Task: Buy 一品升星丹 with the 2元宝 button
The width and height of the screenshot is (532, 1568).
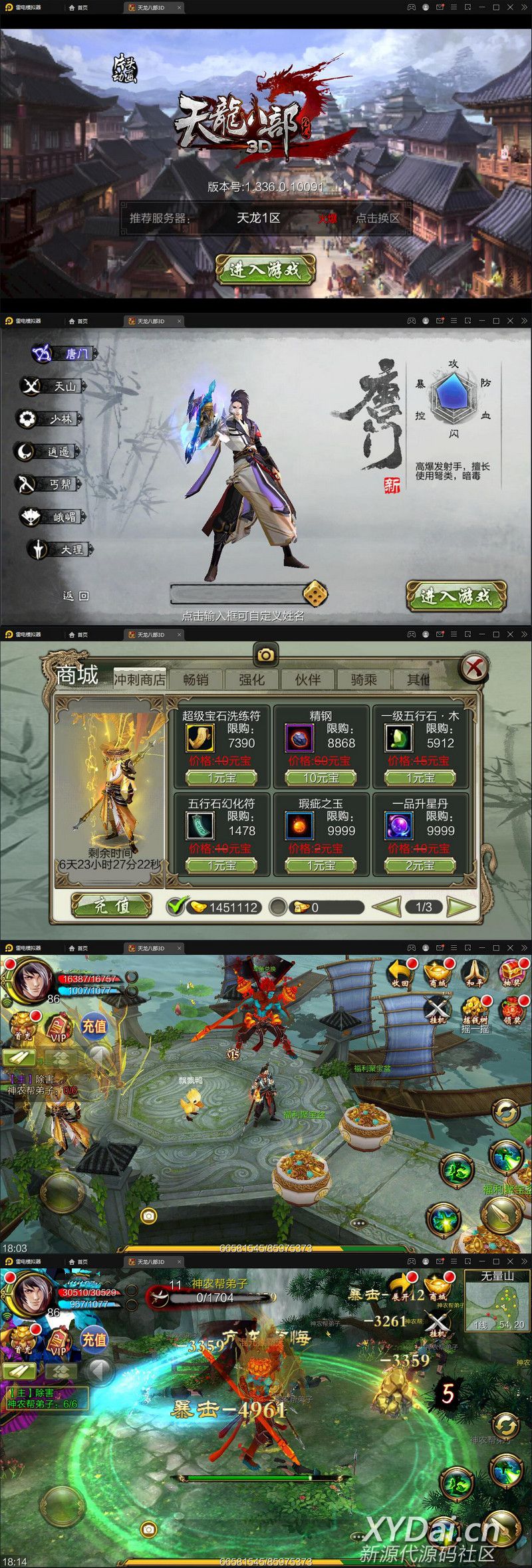Action: [x=420, y=865]
